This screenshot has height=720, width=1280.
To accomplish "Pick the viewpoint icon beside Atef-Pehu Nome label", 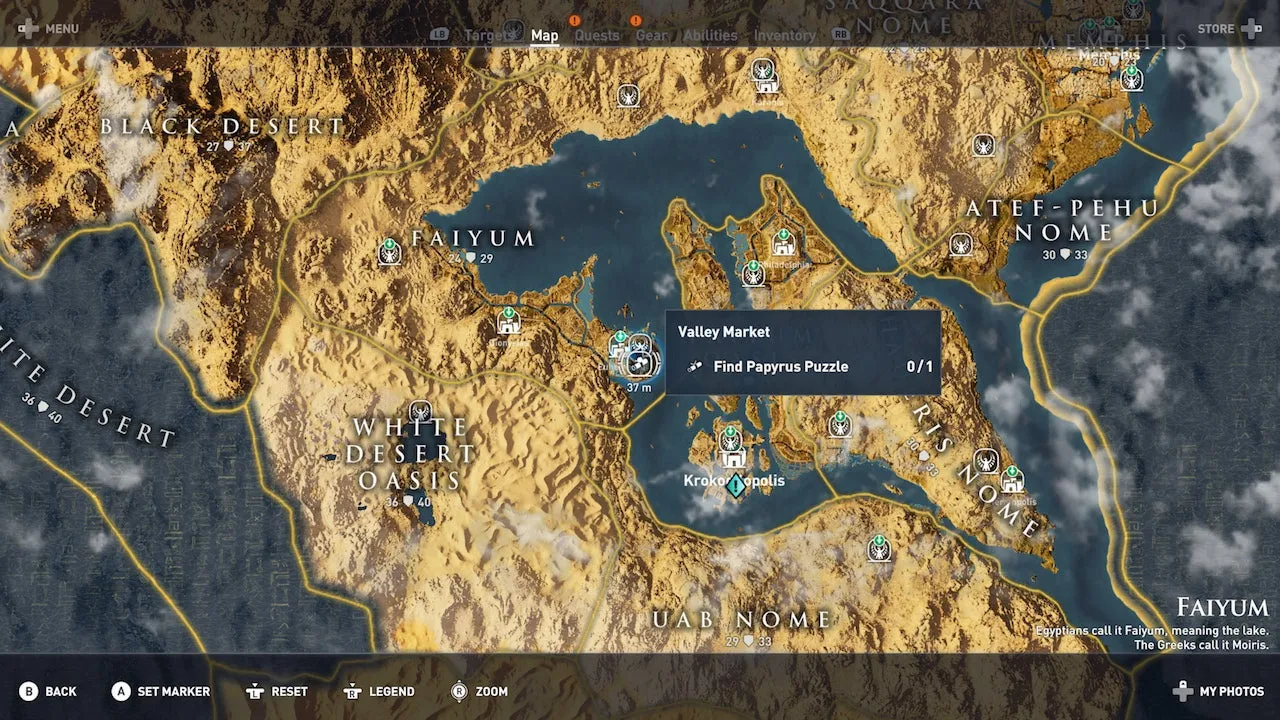I will click(x=961, y=244).
